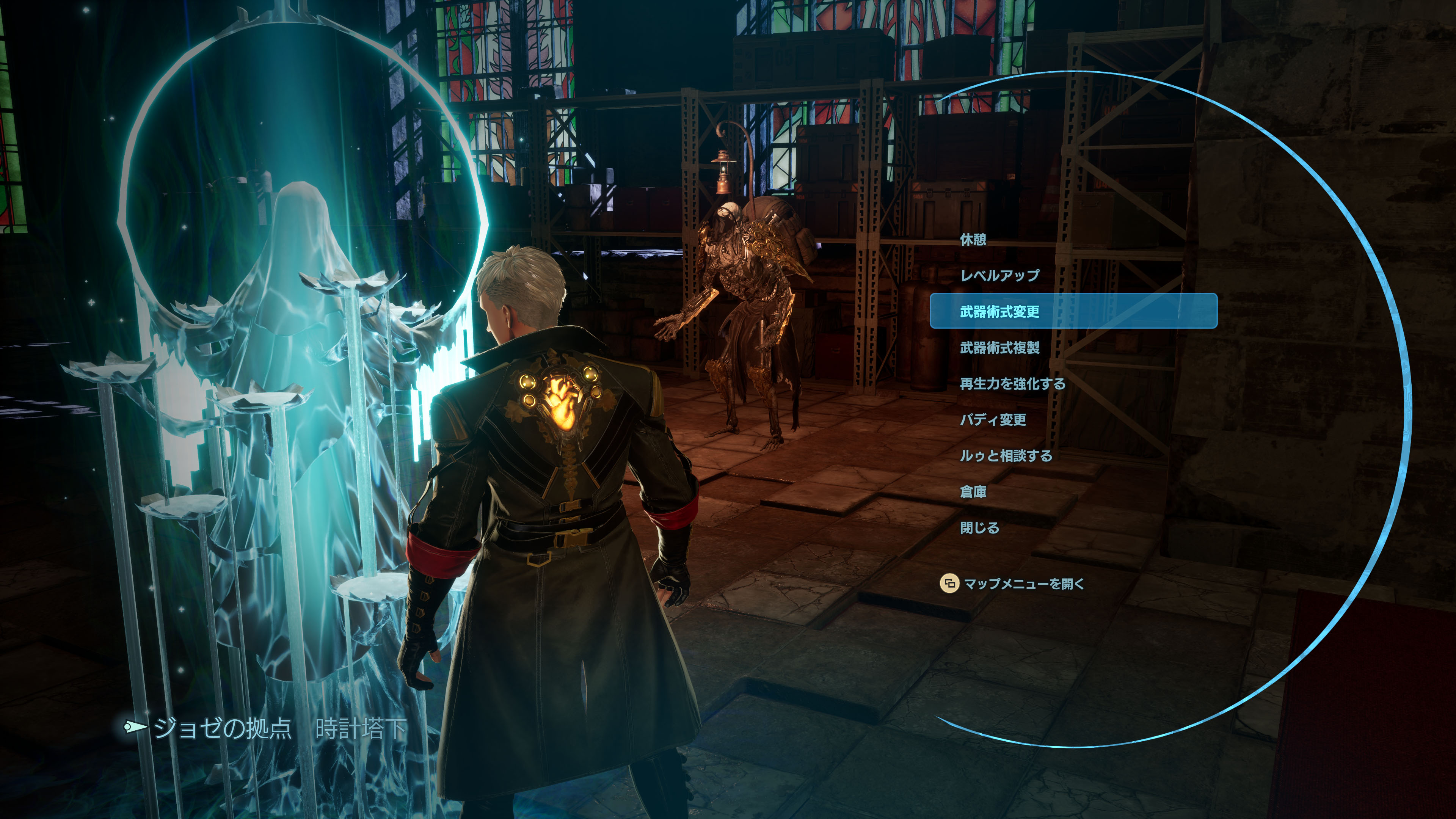Open the 倉庫 storage
Screen dimensions: 1456x819
click(973, 492)
